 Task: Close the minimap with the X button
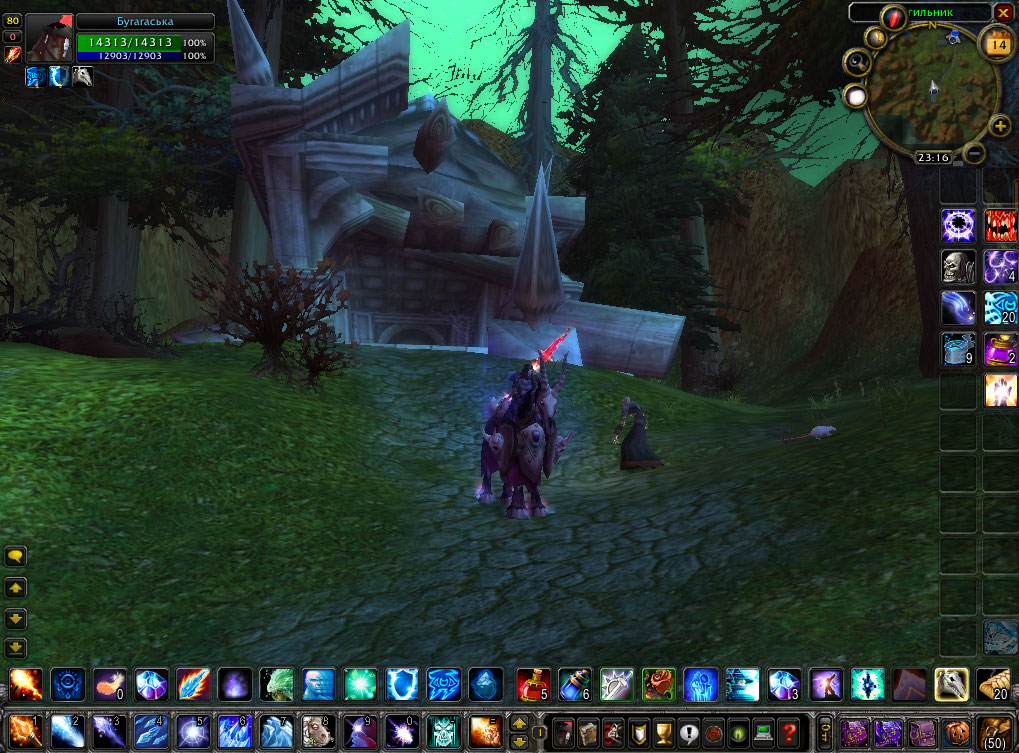tap(1003, 12)
